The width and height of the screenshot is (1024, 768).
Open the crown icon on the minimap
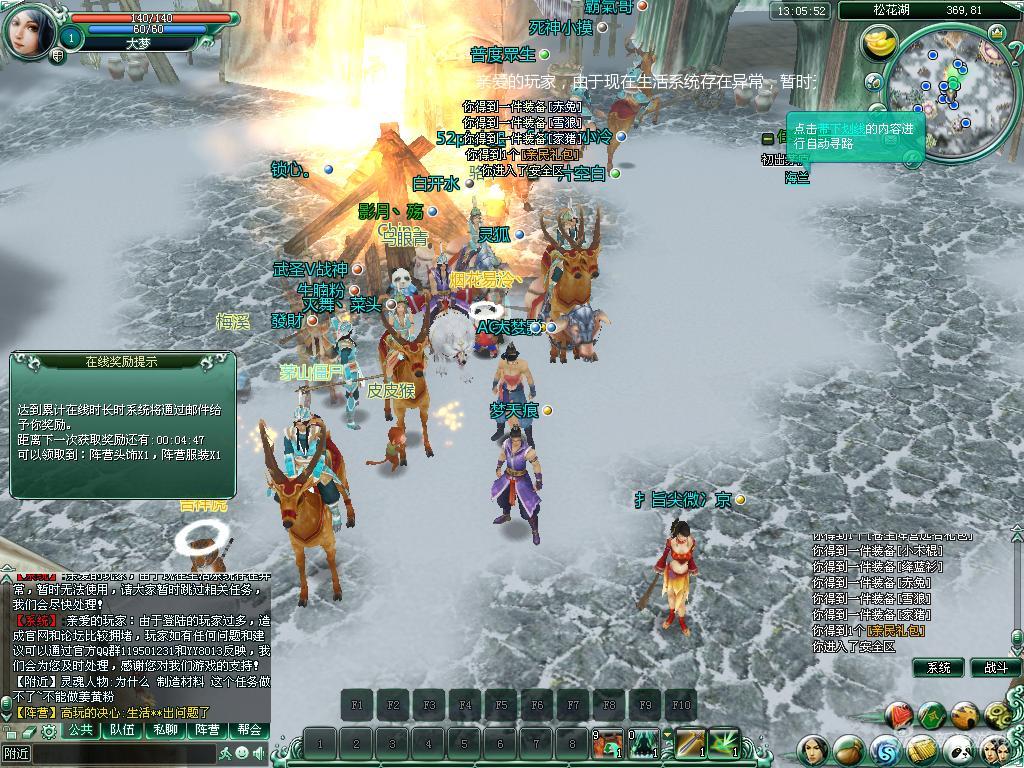tap(996, 33)
